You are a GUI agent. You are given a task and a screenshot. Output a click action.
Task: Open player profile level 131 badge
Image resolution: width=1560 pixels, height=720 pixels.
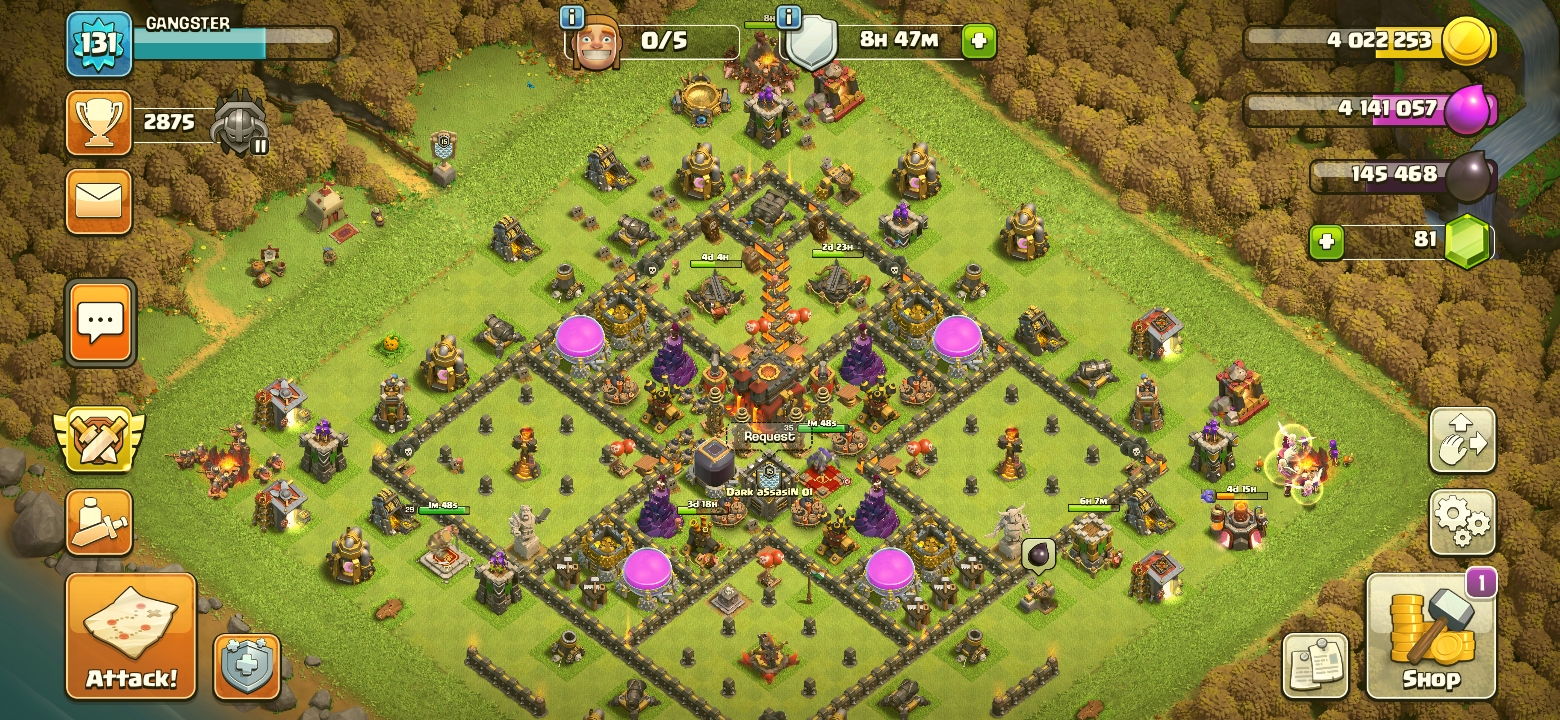(x=99, y=44)
